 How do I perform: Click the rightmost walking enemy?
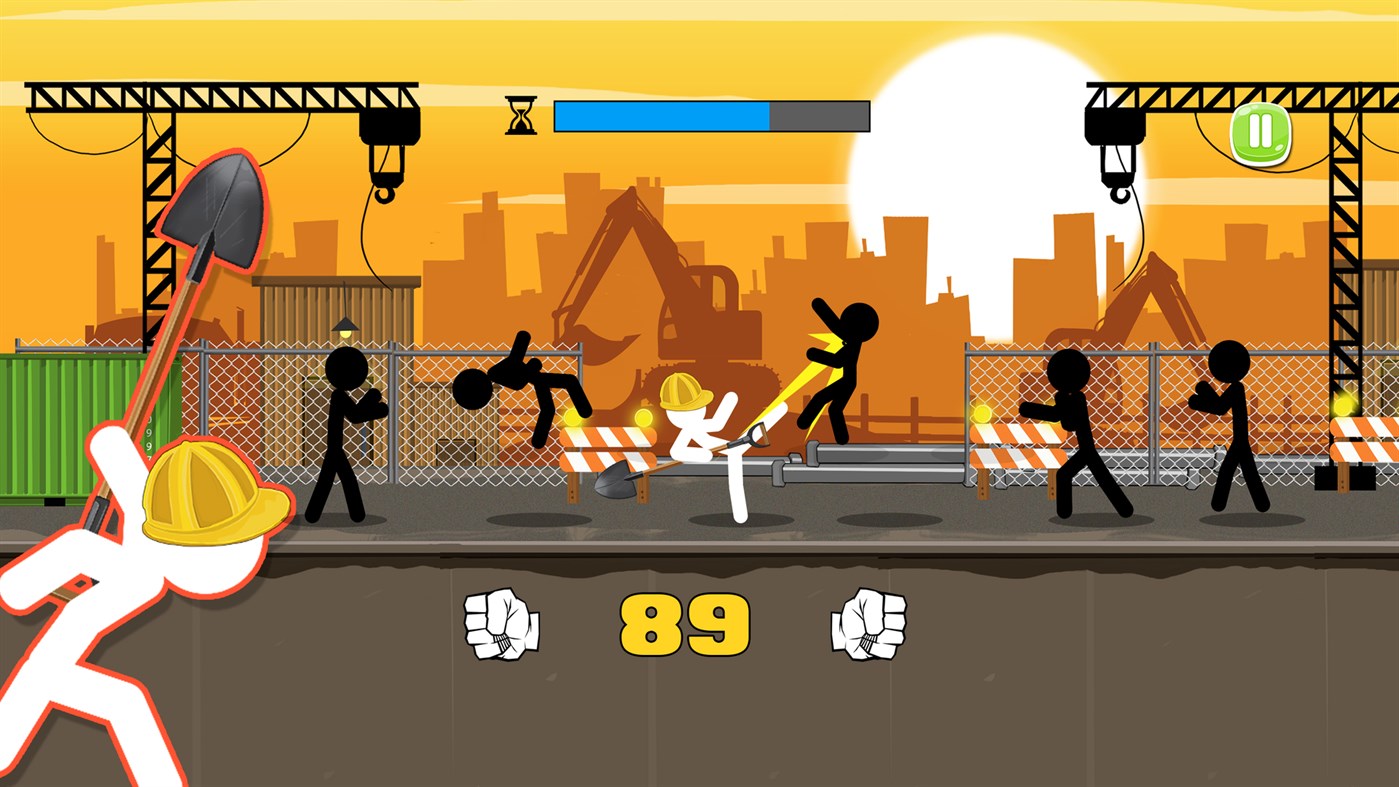(1230, 420)
